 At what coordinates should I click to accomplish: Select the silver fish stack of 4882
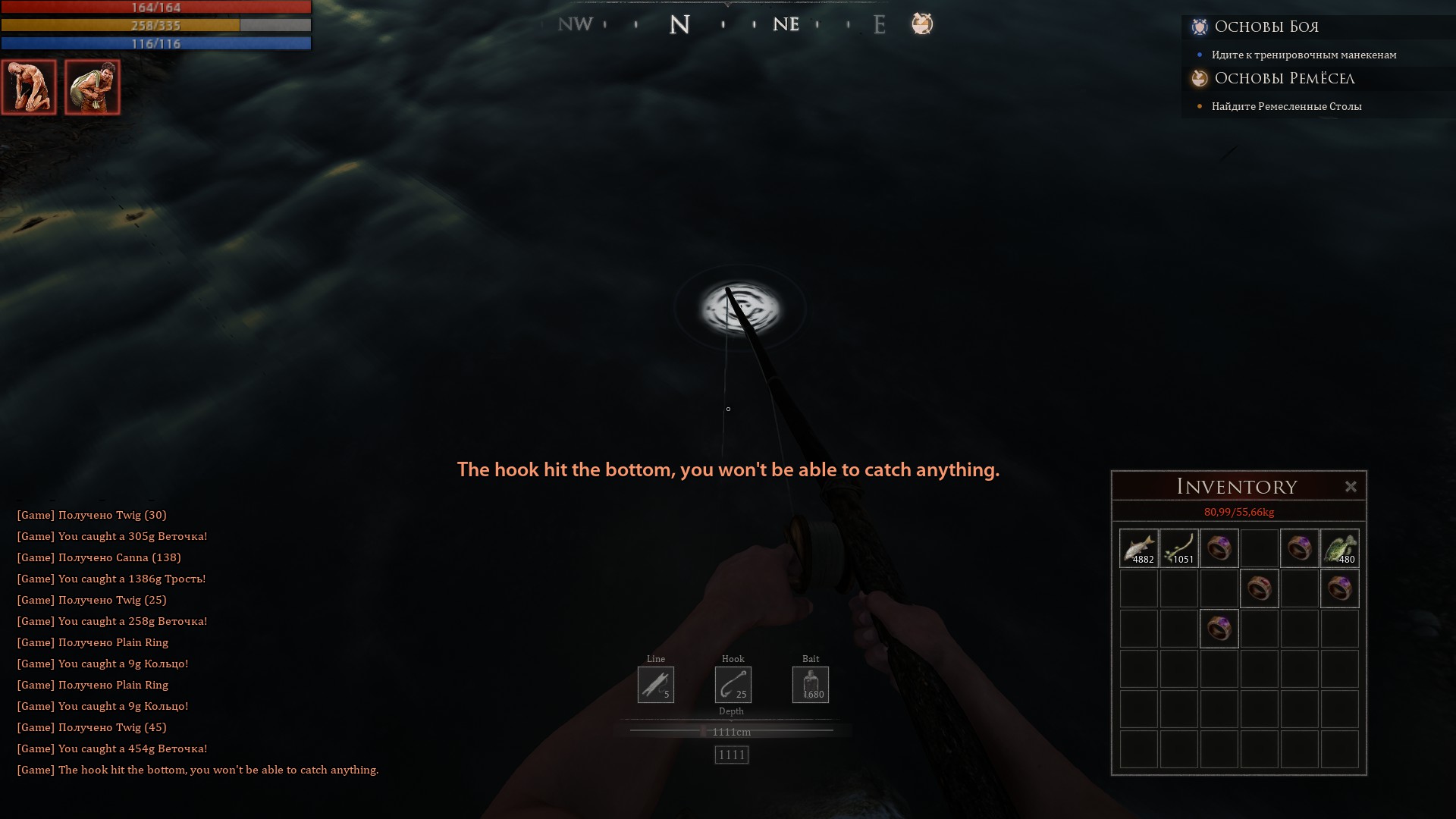[x=1138, y=548]
